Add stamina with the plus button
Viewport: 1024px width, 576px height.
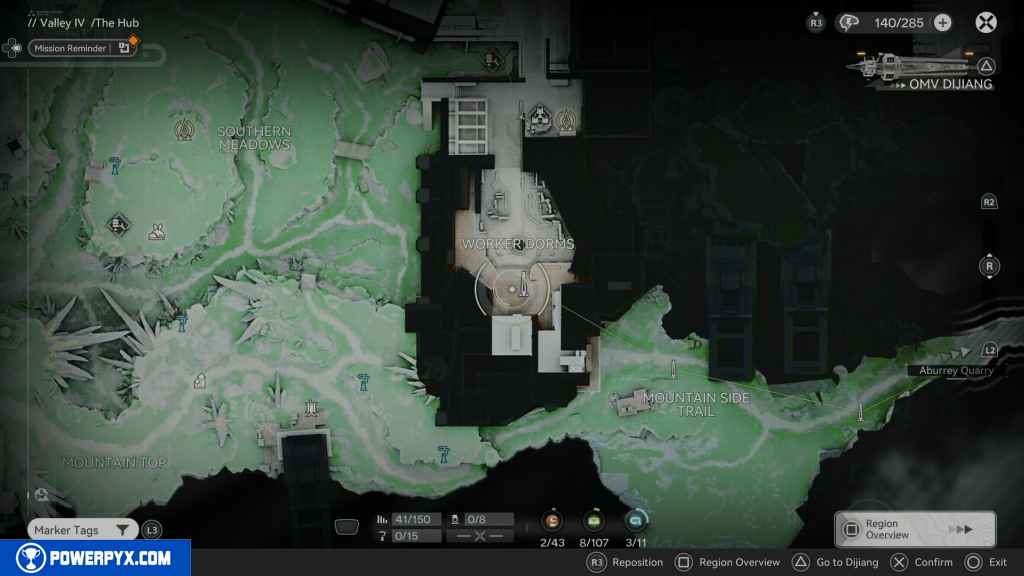click(x=942, y=22)
